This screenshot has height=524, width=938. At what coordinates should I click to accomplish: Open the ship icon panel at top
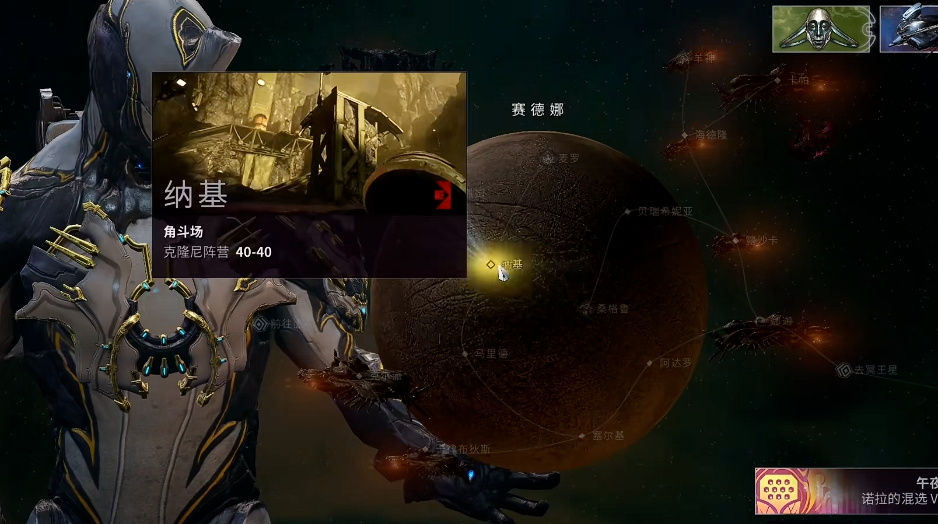coord(908,29)
